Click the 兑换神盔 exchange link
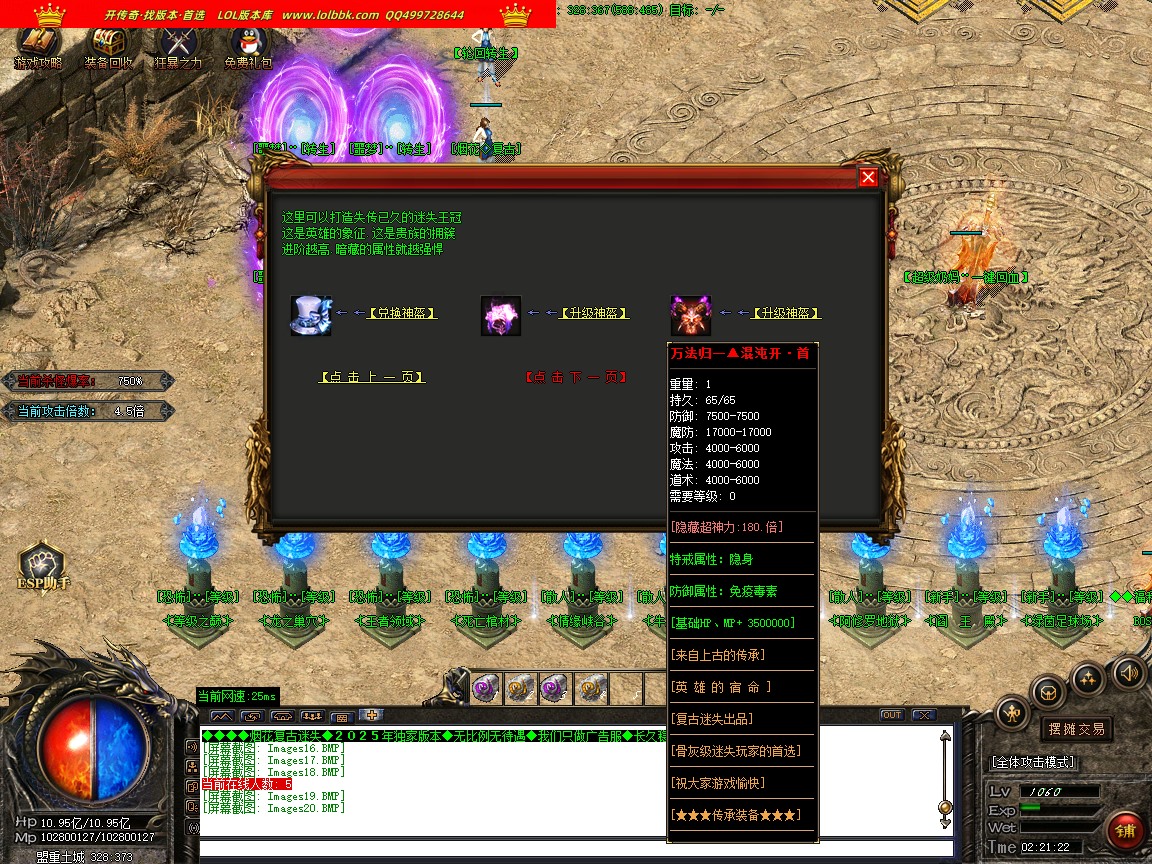The image size is (1152, 864). coord(403,313)
